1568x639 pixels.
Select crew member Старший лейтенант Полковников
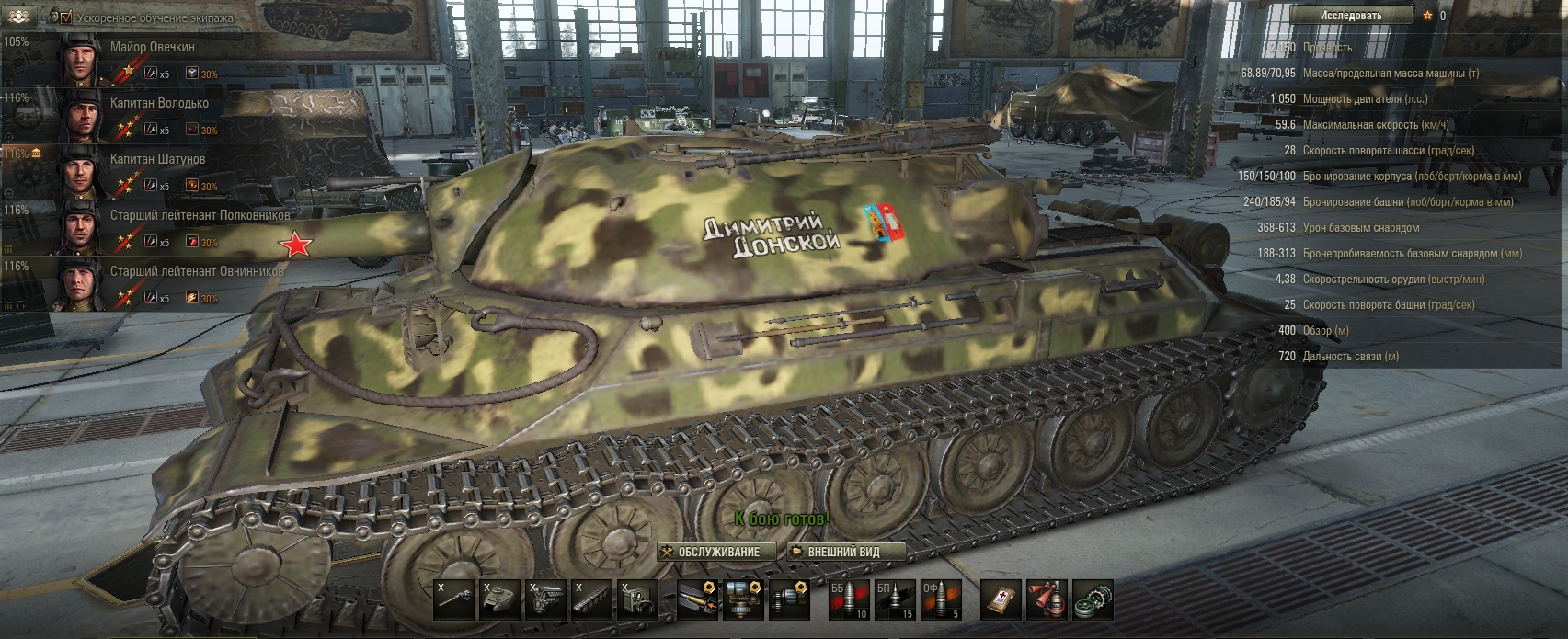200,215
